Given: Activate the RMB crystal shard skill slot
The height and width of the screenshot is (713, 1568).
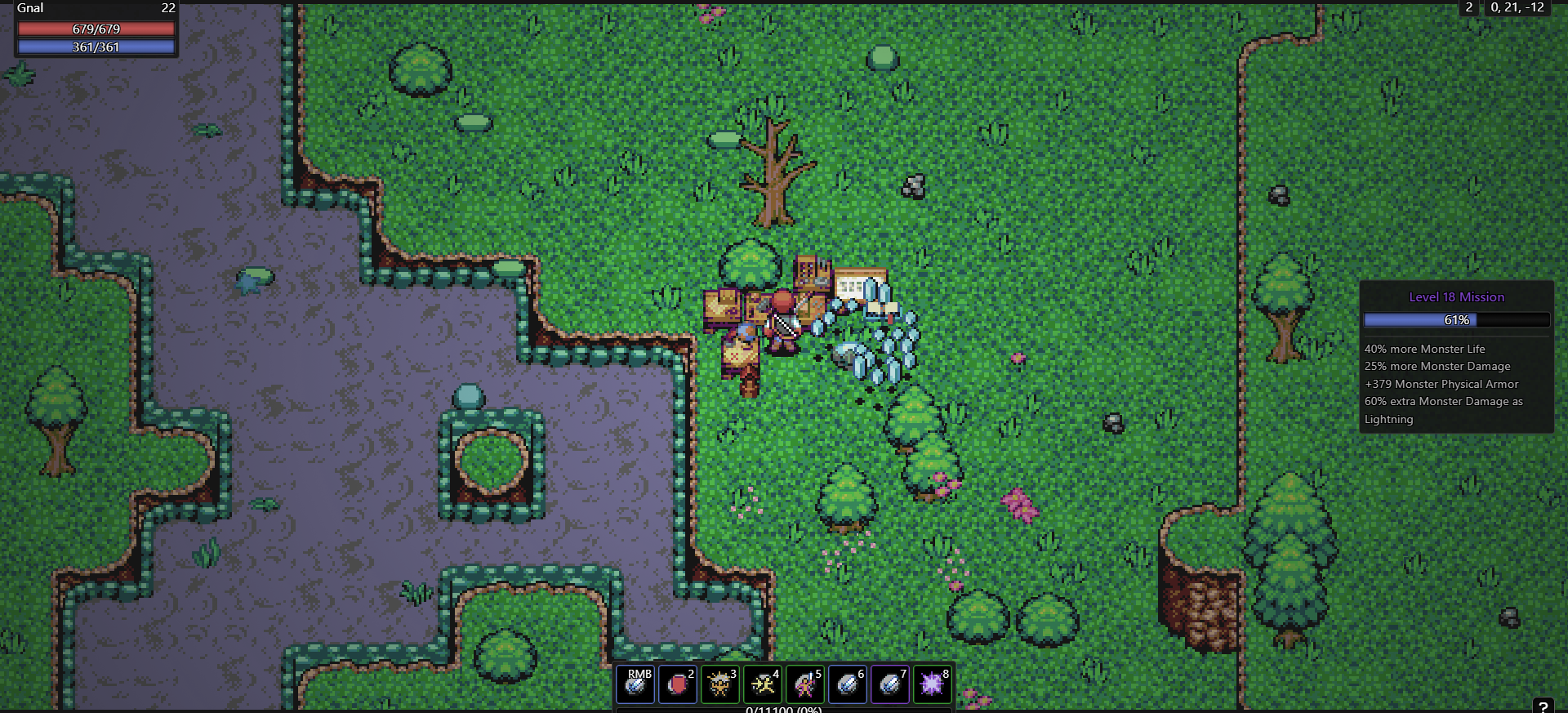Looking at the screenshot, I should (x=635, y=684).
